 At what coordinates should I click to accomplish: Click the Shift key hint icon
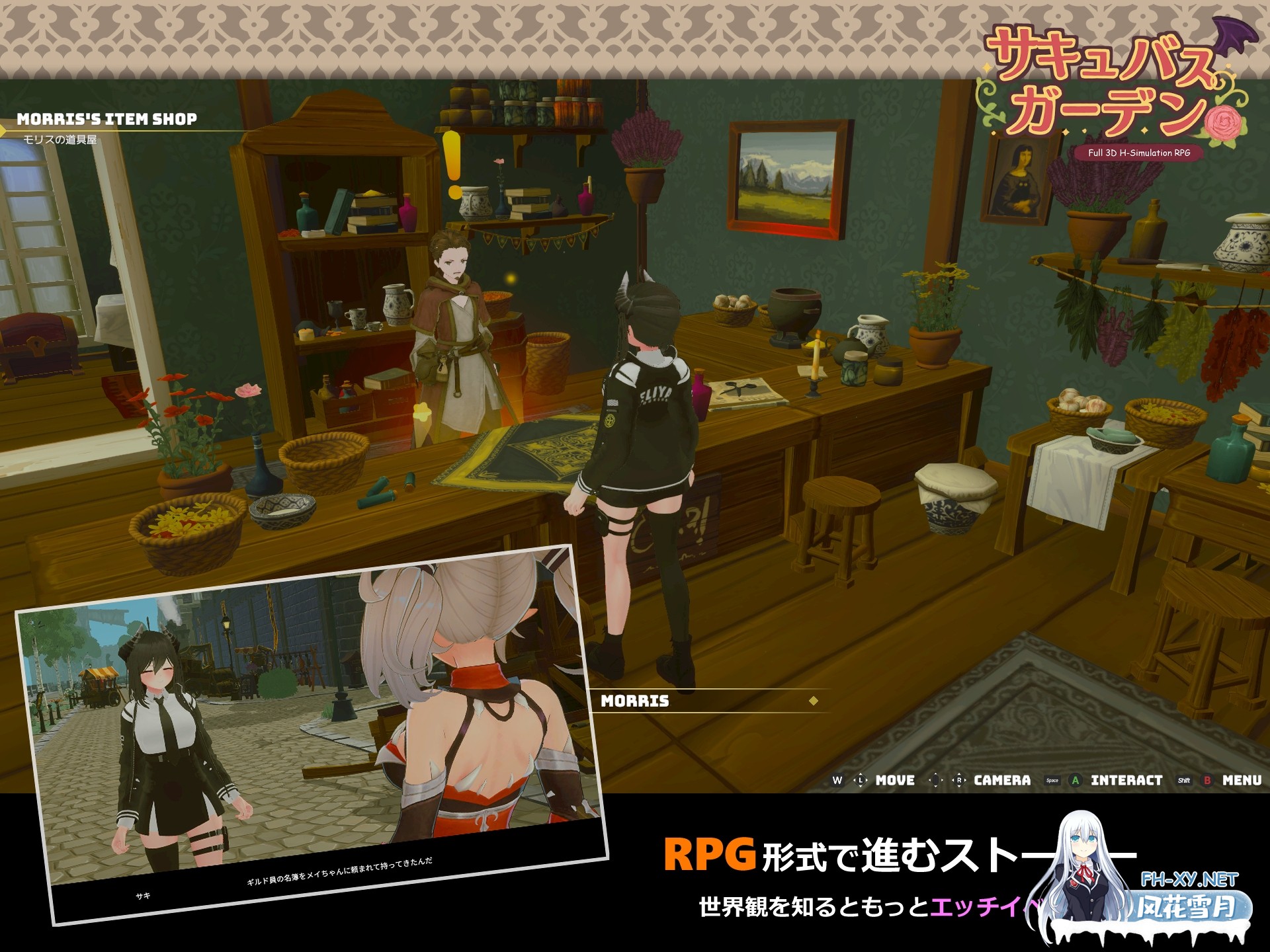tap(1184, 780)
